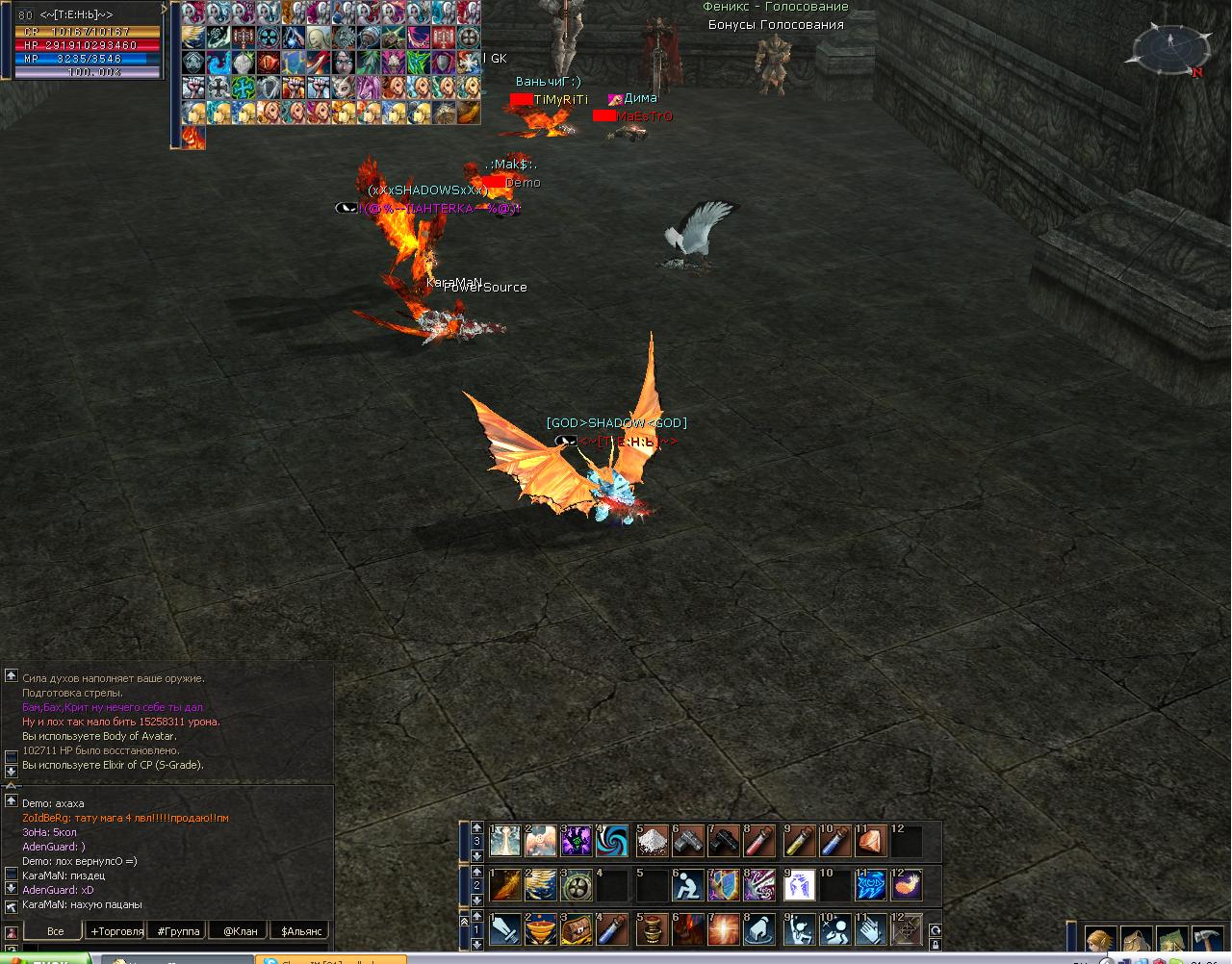Open the character status menu icon
Image resolution: width=1232 pixels, height=964 pixels.
click(x=1101, y=941)
